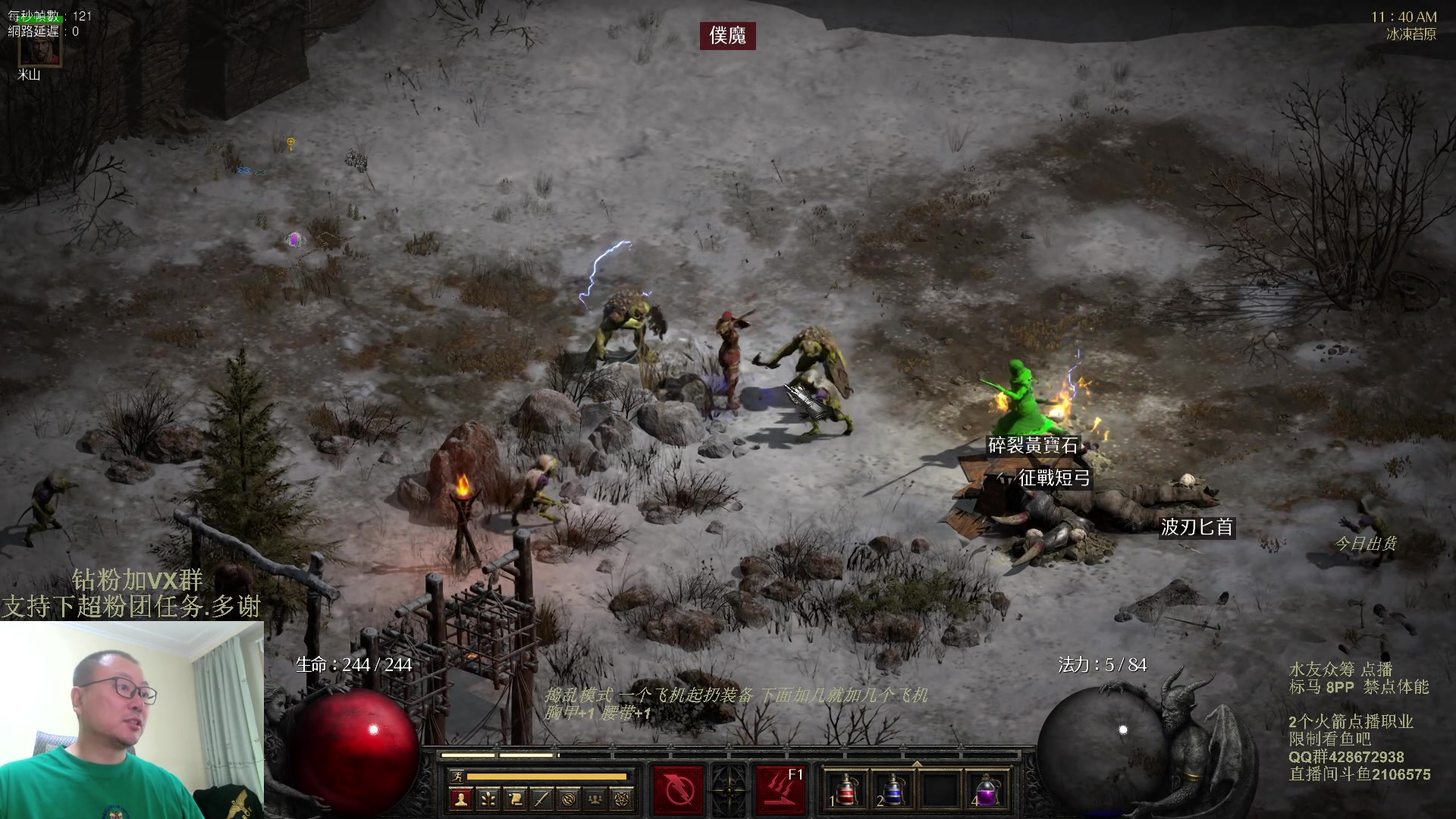Pick up the 波刃匕首 item label
The height and width of the screenshot is (819, 1456).
tap(1197, 527)
